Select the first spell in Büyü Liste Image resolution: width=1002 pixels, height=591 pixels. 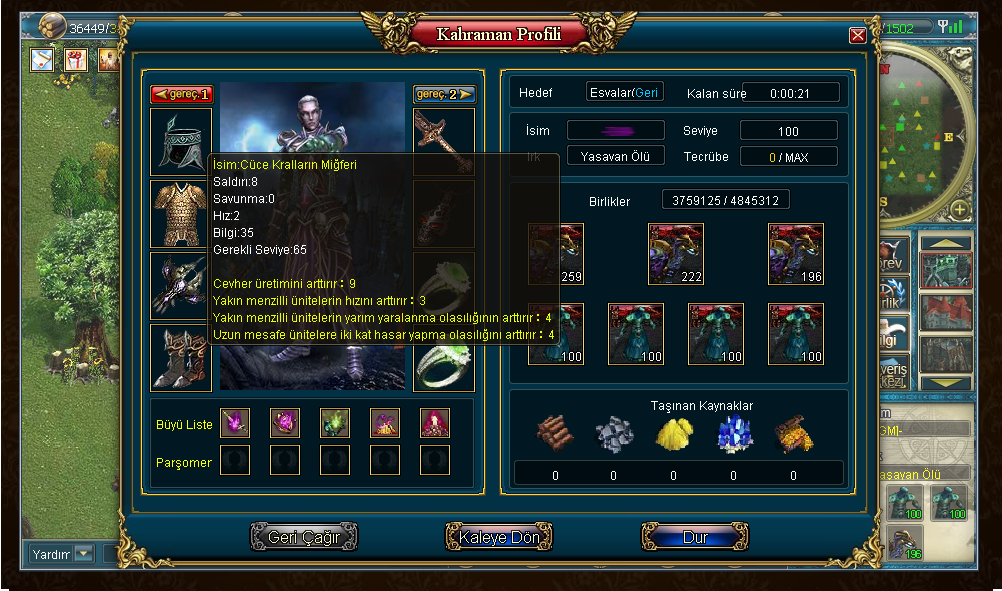[235, 423]
